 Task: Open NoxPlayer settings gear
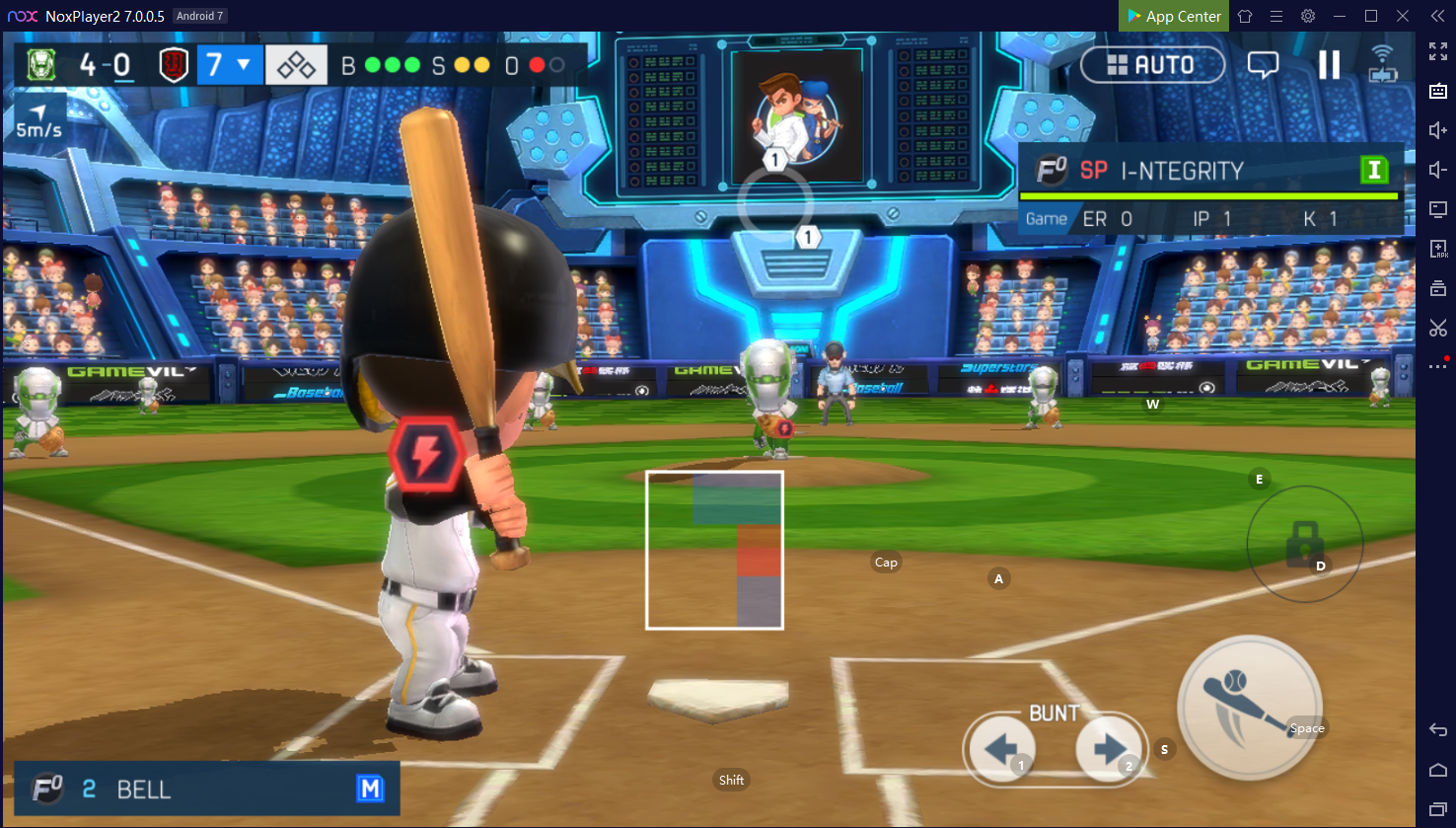(x=1308, y=16)
